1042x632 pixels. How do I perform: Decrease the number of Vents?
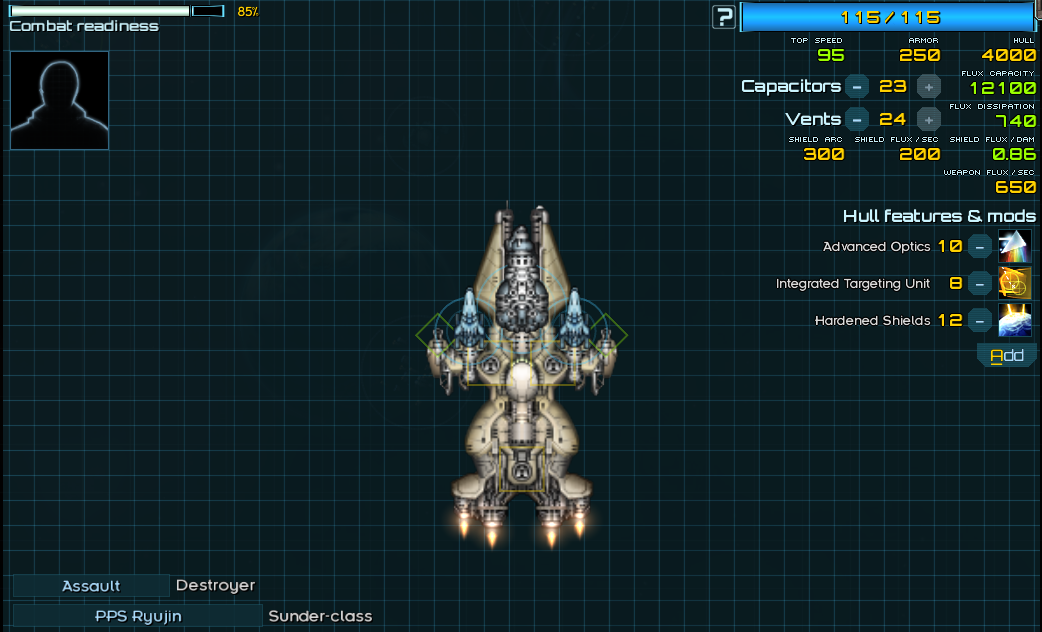coord(857,119)
